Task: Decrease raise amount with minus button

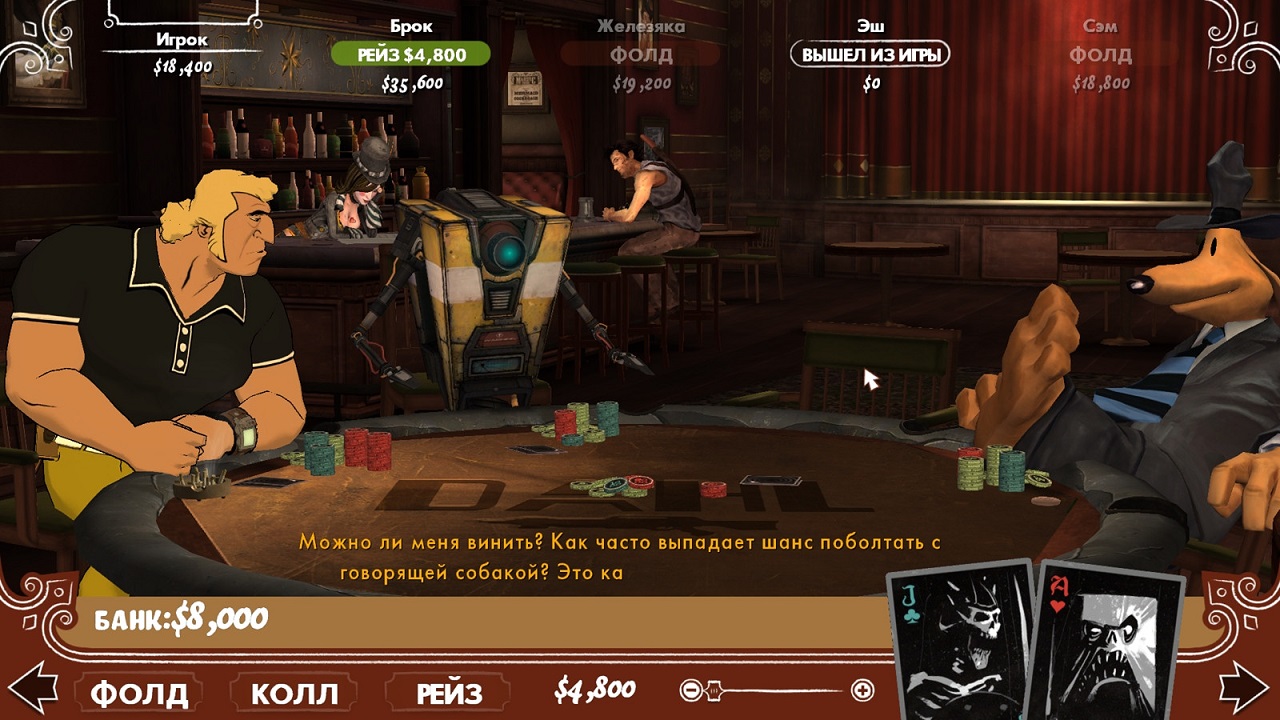Action: pyautogui.click(x=689, y=690)
